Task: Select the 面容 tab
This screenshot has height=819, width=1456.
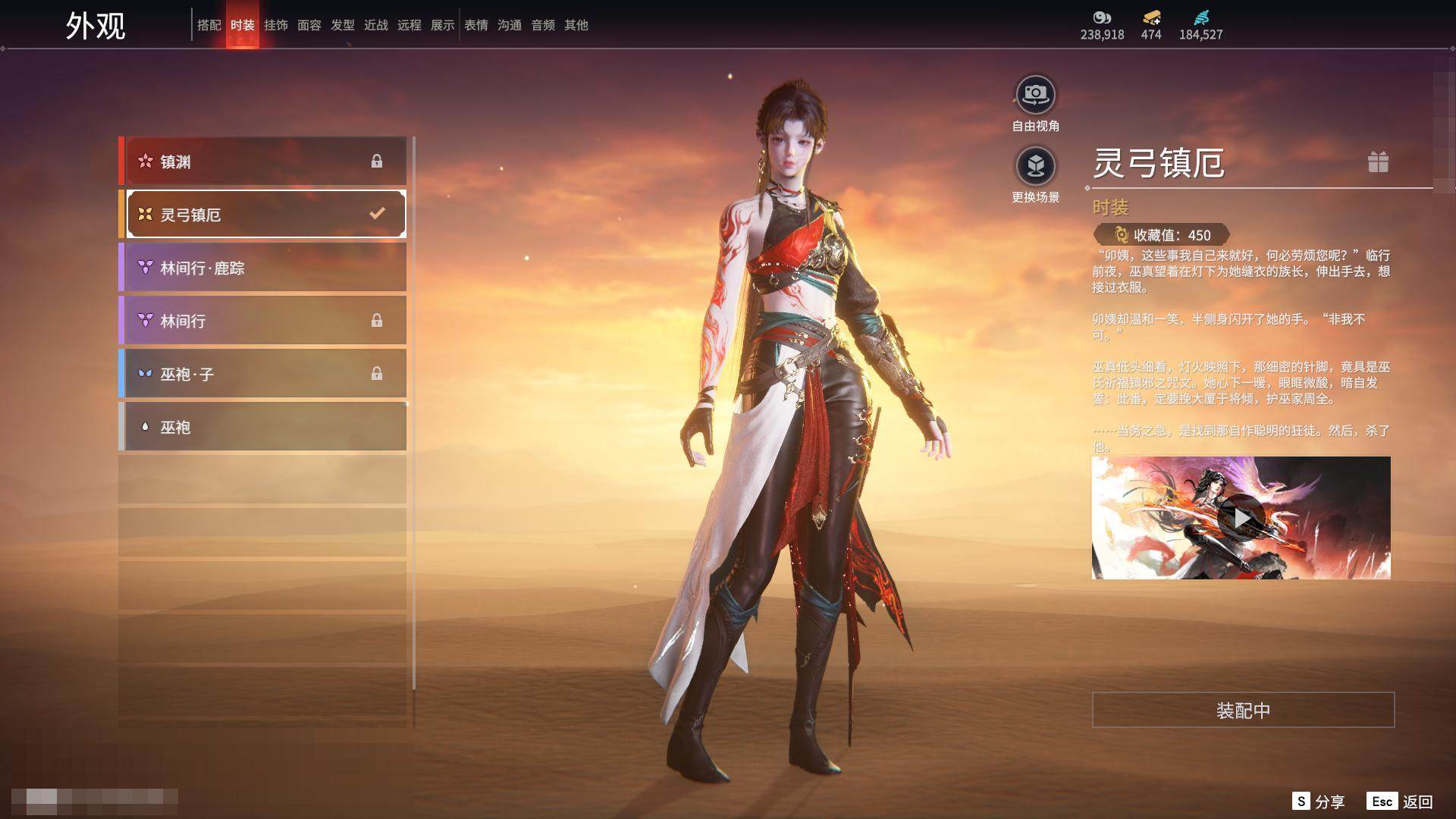Action: [309, 25]
